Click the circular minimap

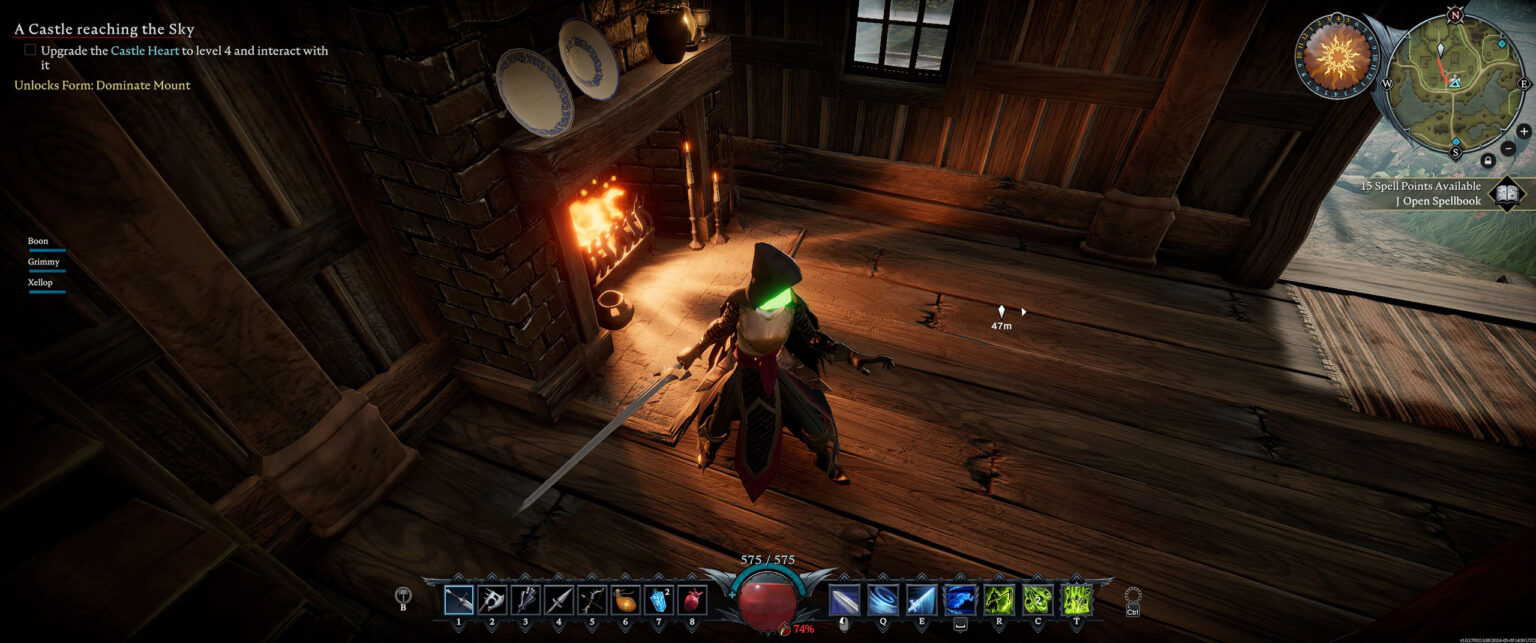(1455, 84)
